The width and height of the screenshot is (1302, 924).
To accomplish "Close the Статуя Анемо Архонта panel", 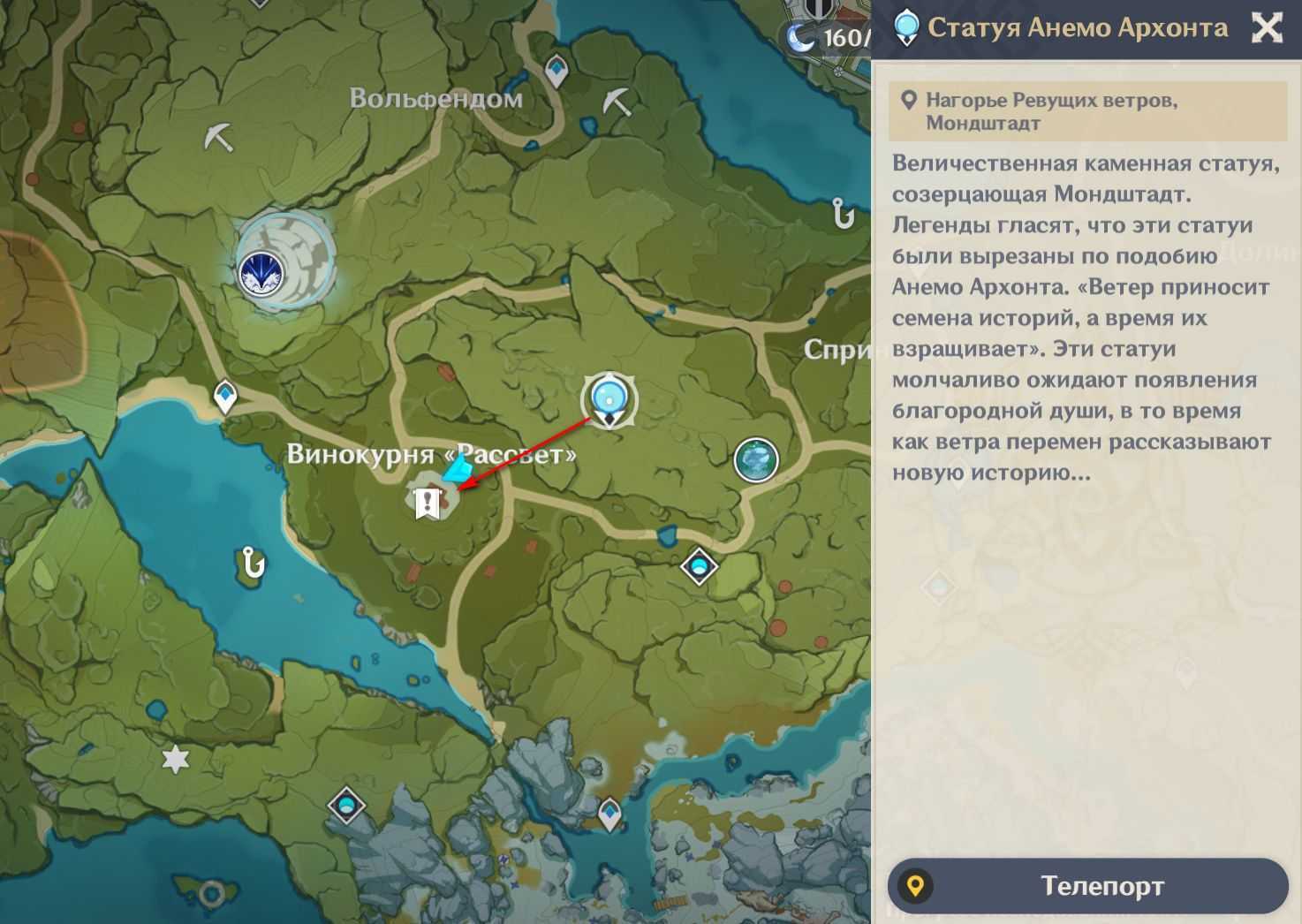I will pyautogui.click(x=1268, y=28).
